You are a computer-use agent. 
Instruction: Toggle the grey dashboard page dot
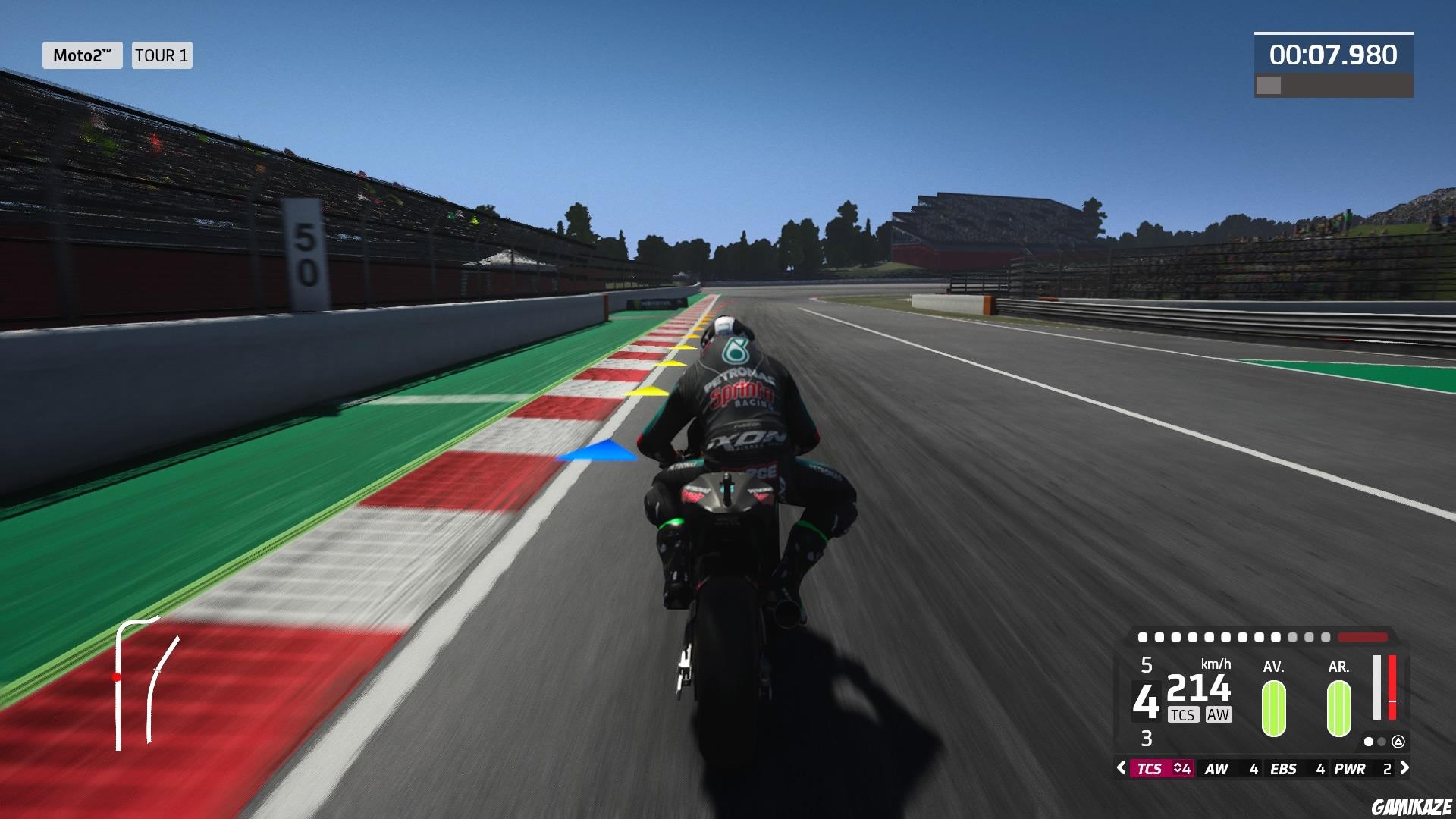point(1382,742)
